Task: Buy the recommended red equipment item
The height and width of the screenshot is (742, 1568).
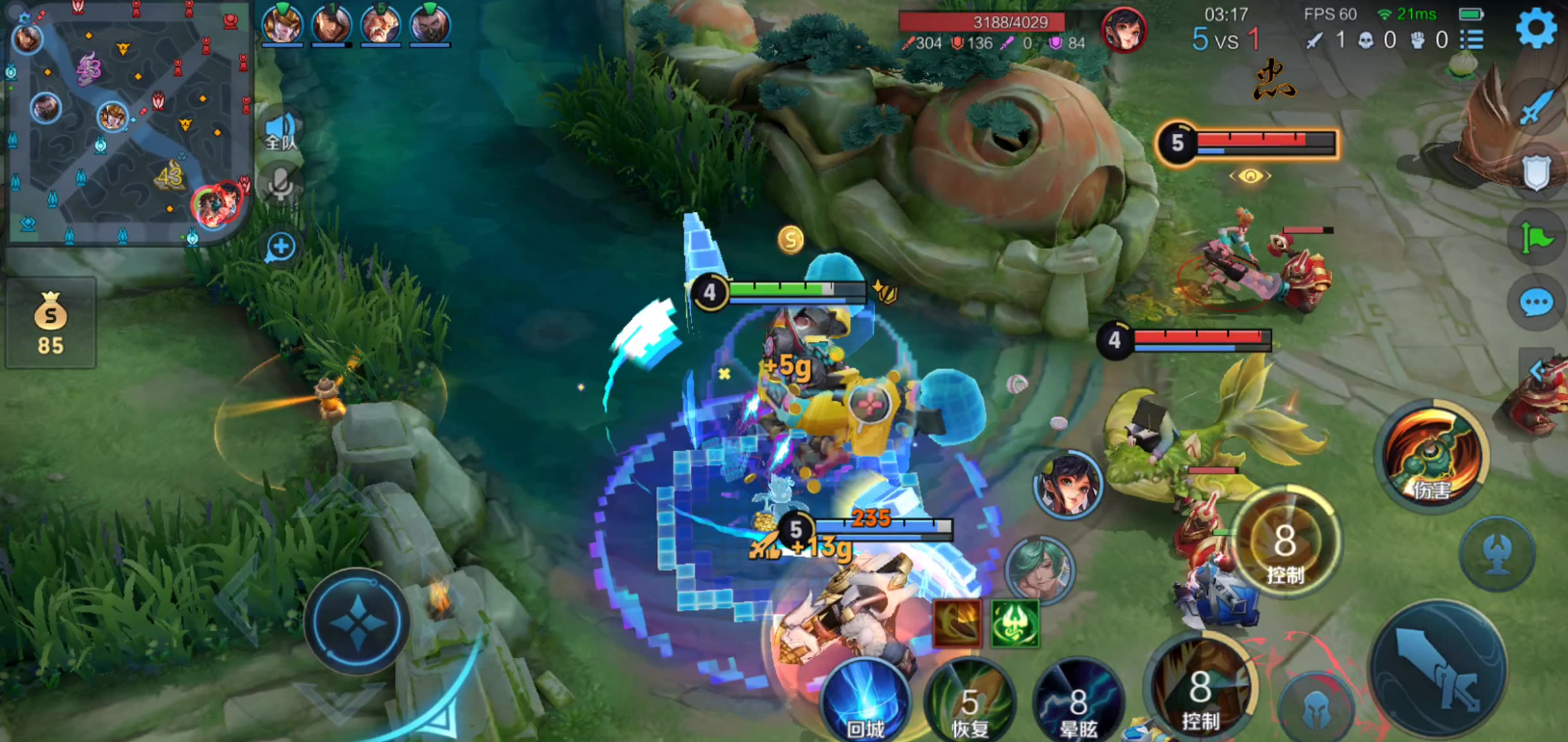Action: click(957, 622)
